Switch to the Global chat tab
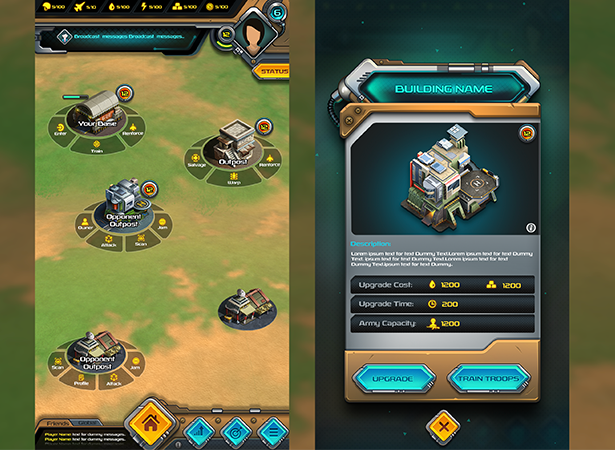This screenshot has width=615, height=450. point(88,423)
